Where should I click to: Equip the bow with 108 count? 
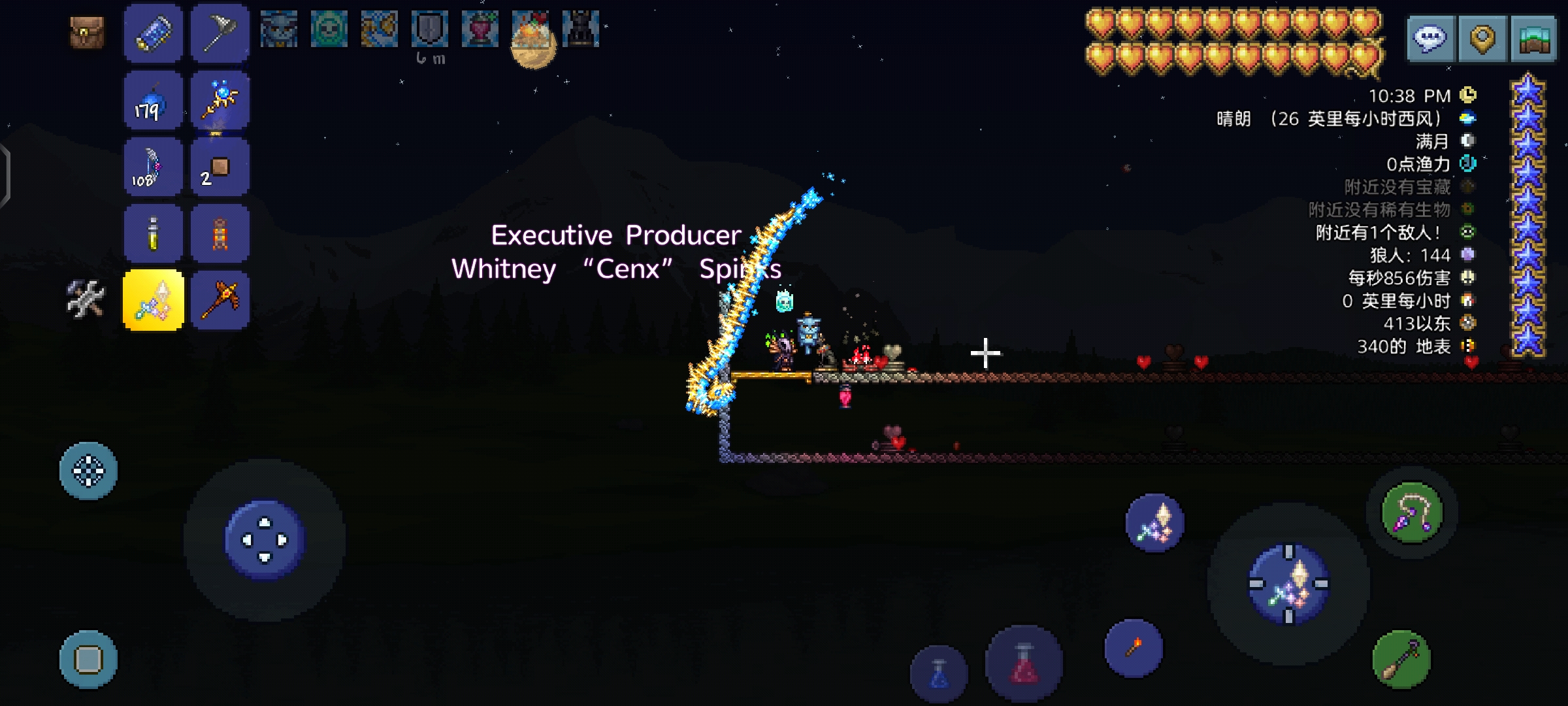154,167
